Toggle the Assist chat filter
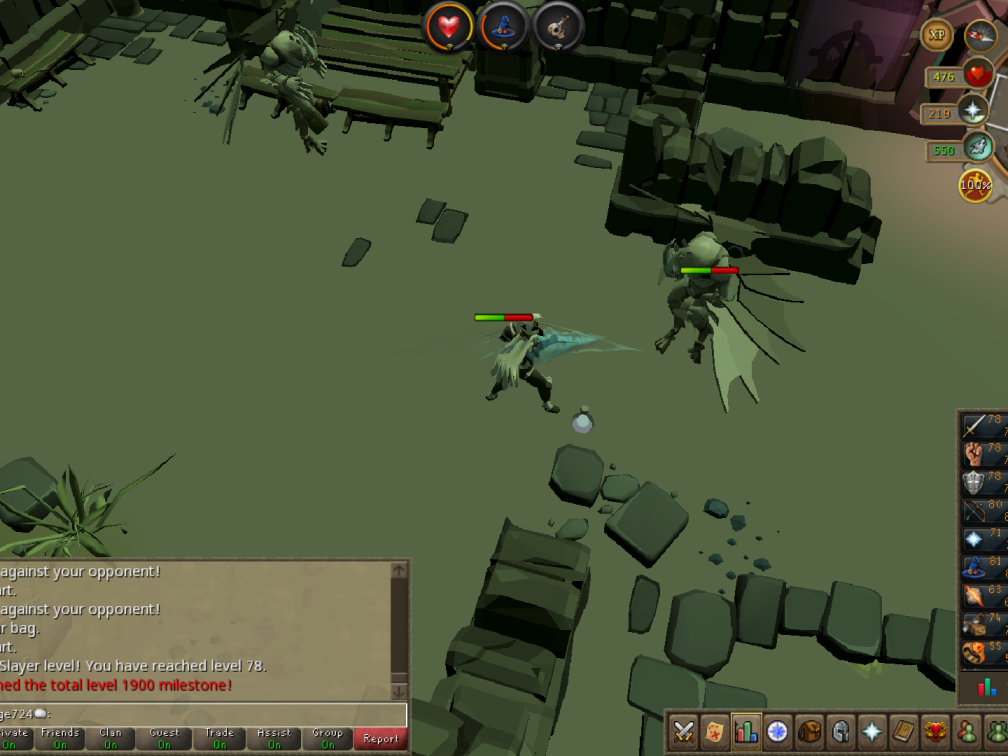This screenshot has height=756, width=1008. (x=274, y=739)
